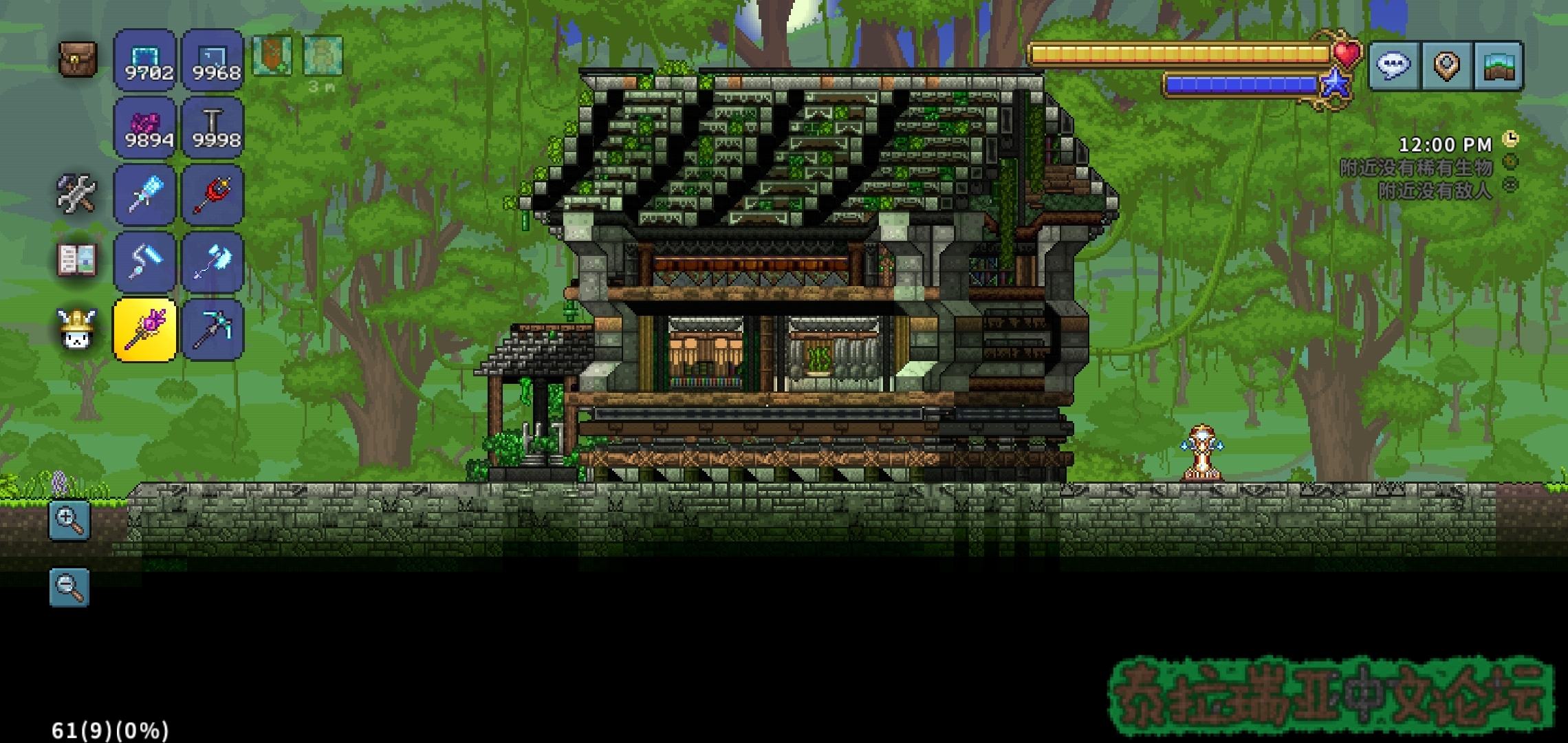
Task: Open the world map landscape button
Action: (x=1498, y=66)
